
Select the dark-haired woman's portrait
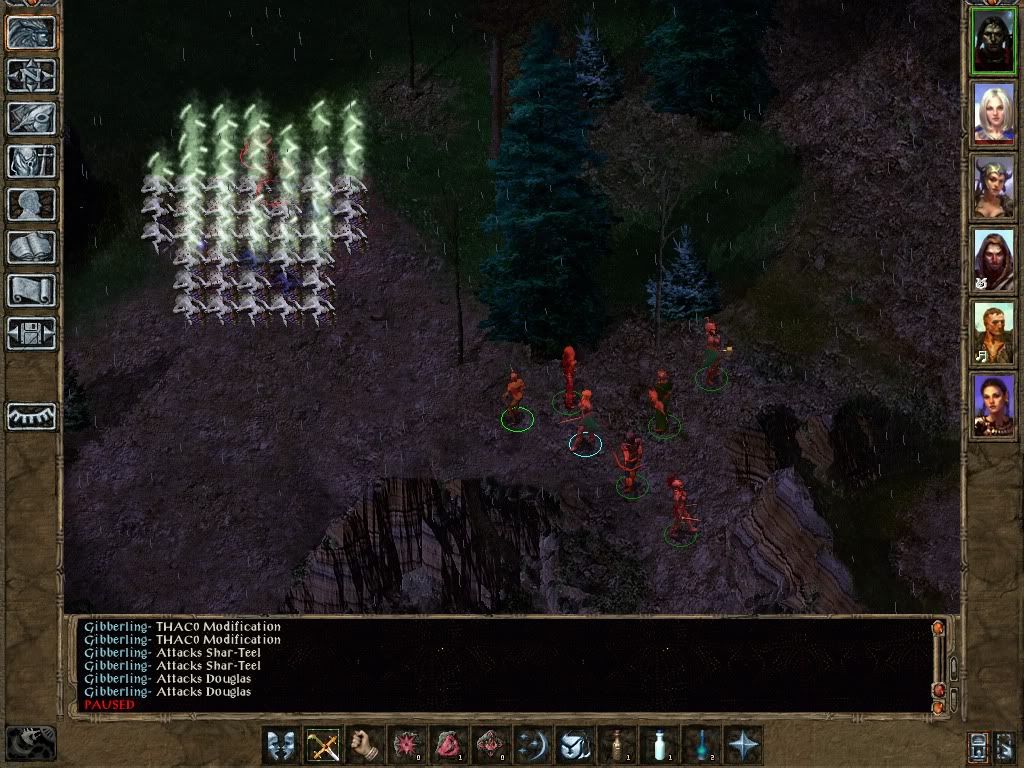[x=993, y=405]
